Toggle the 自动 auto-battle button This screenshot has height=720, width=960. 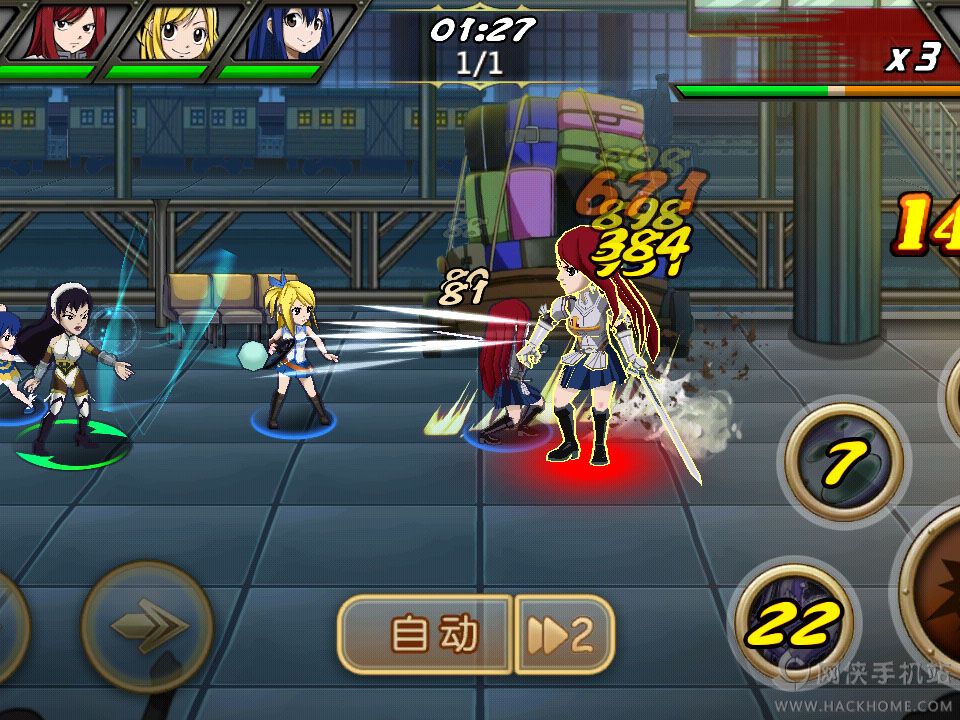click(427, 634)
